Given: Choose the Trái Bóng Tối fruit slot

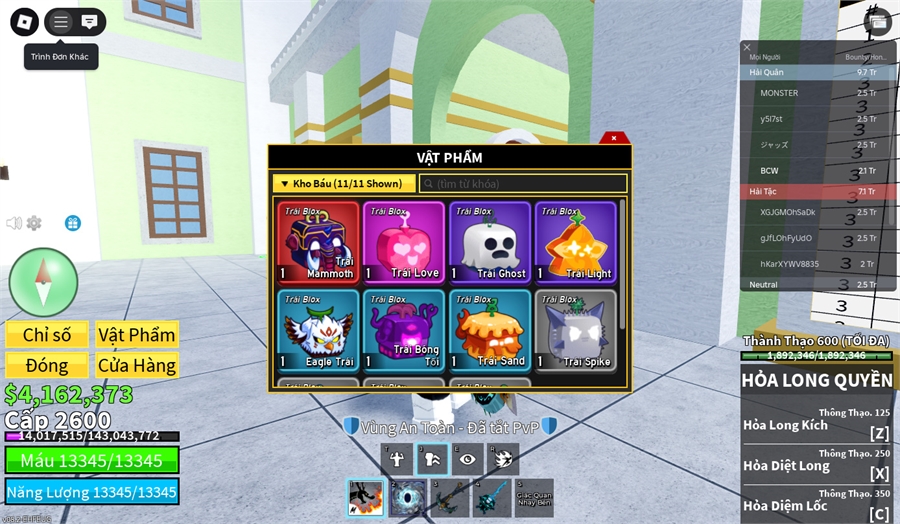Looking at the screenshot, I should tap(403, 330).
